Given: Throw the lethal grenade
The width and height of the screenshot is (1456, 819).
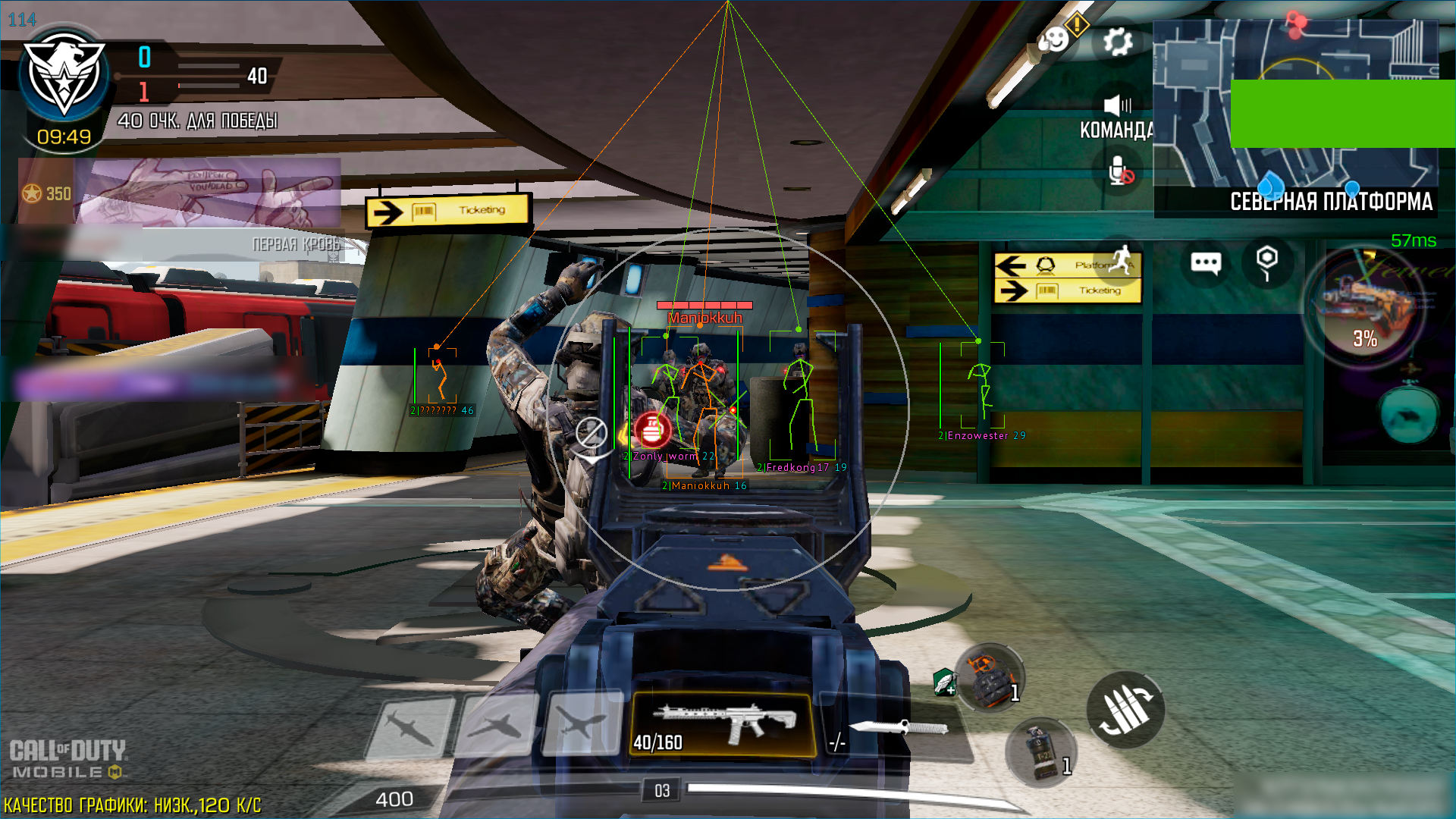Looking at the screenshot, I should [990, 677].
